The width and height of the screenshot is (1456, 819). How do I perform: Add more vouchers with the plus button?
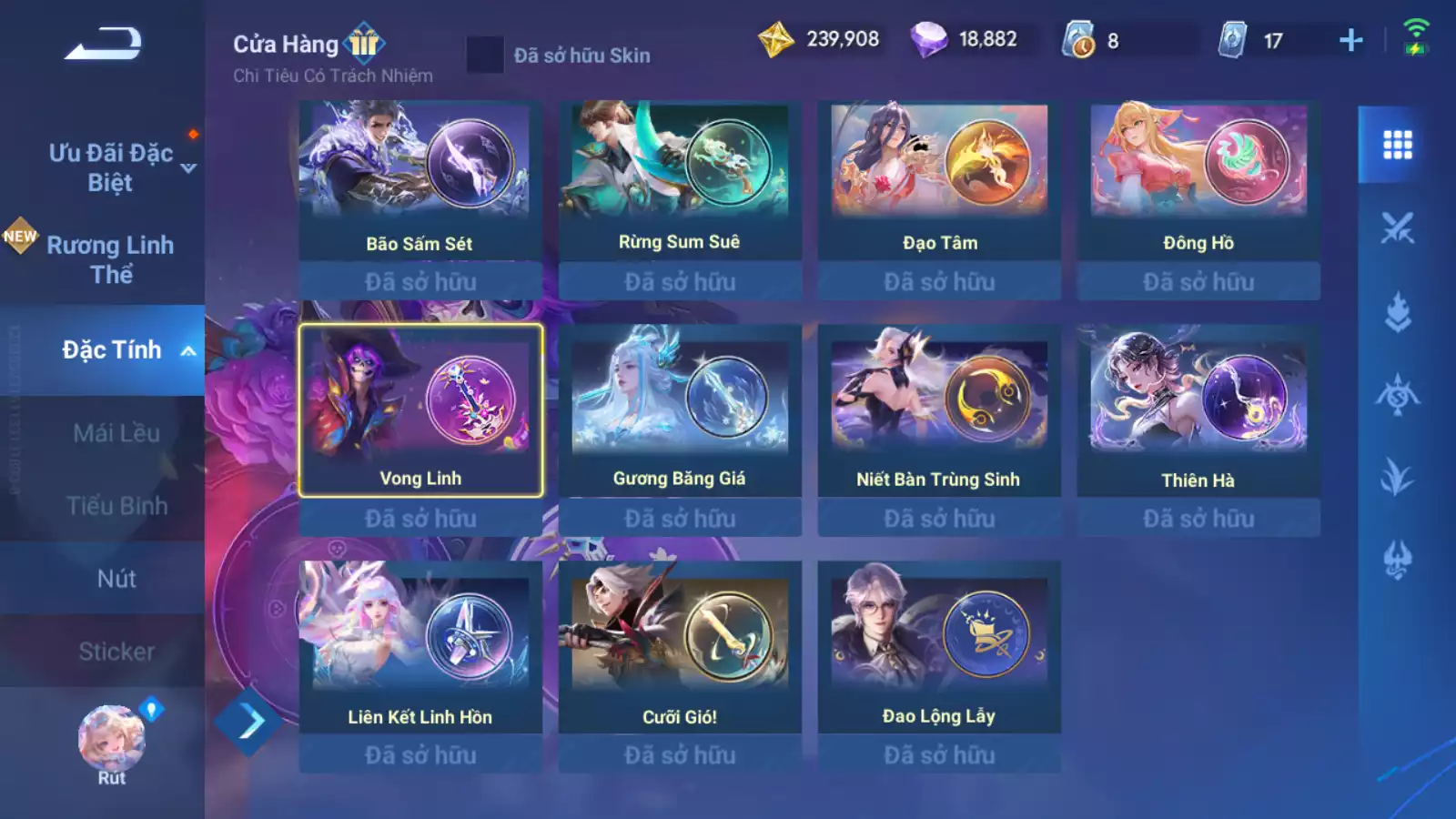coord(1351,40)
